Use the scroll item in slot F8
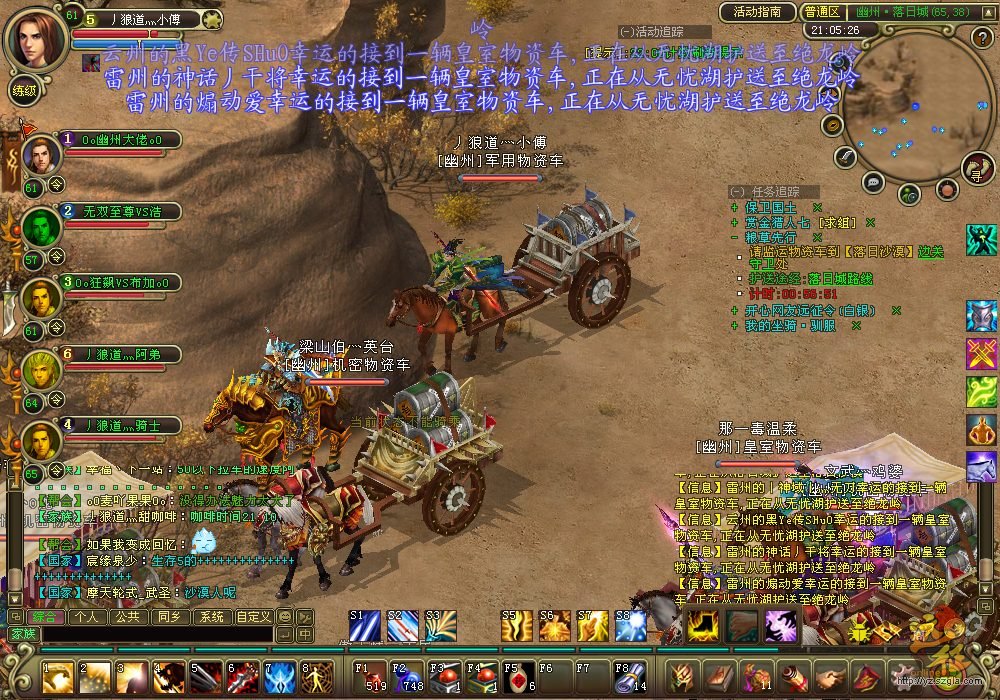The width and height of the screenshot is (1000, 700). click(629, 677)
